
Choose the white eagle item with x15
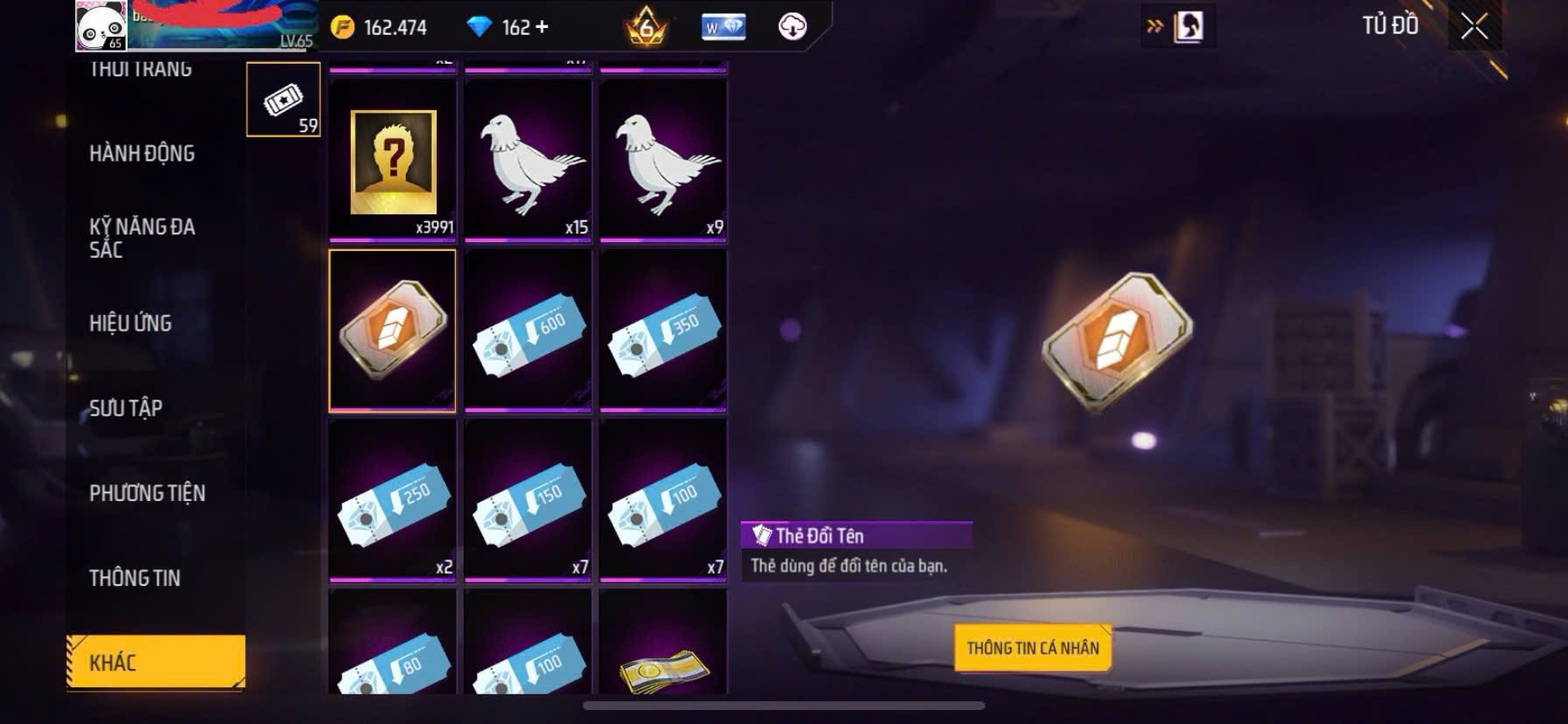528,159
